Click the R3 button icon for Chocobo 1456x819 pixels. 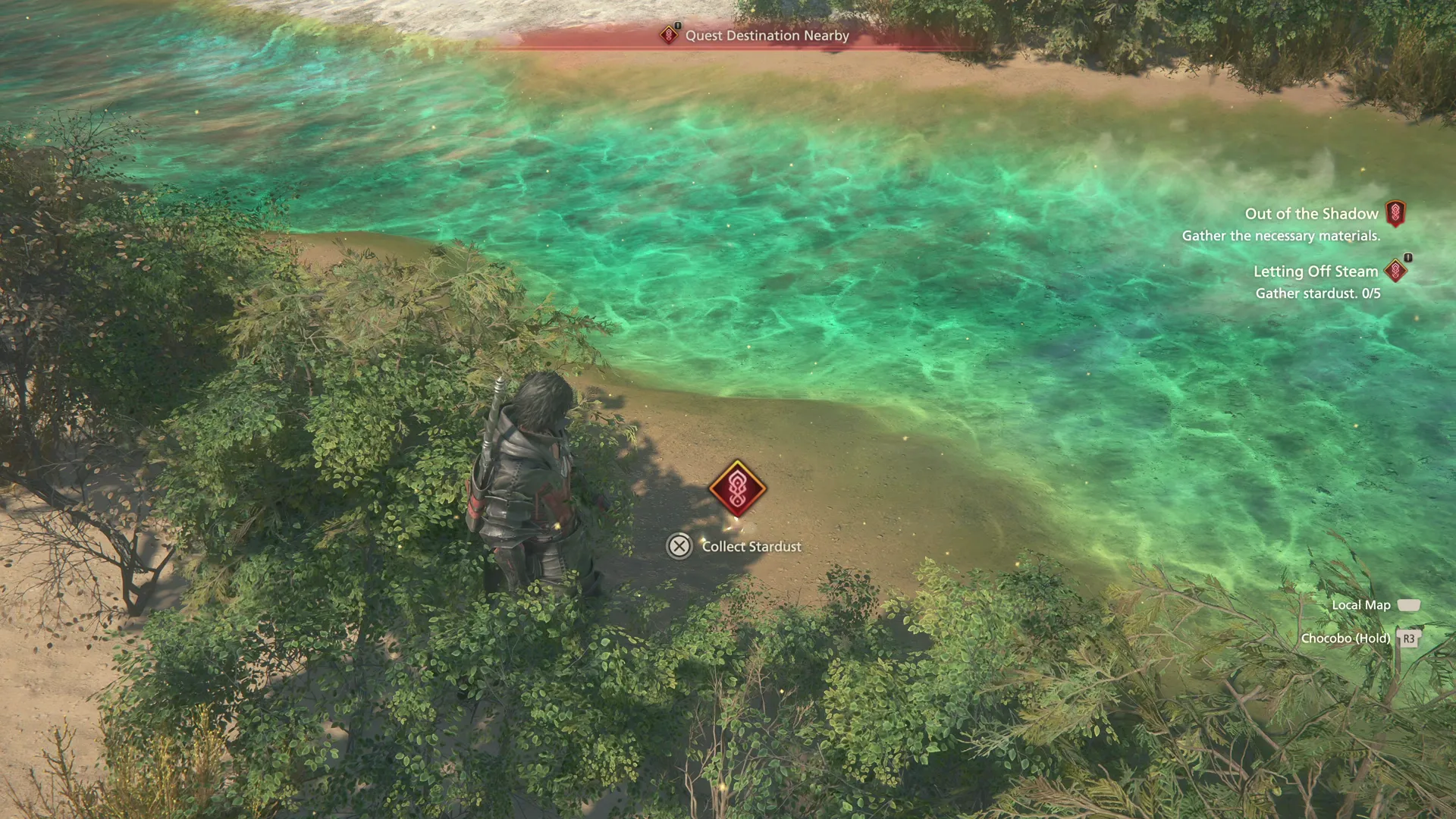[1408, 639]
